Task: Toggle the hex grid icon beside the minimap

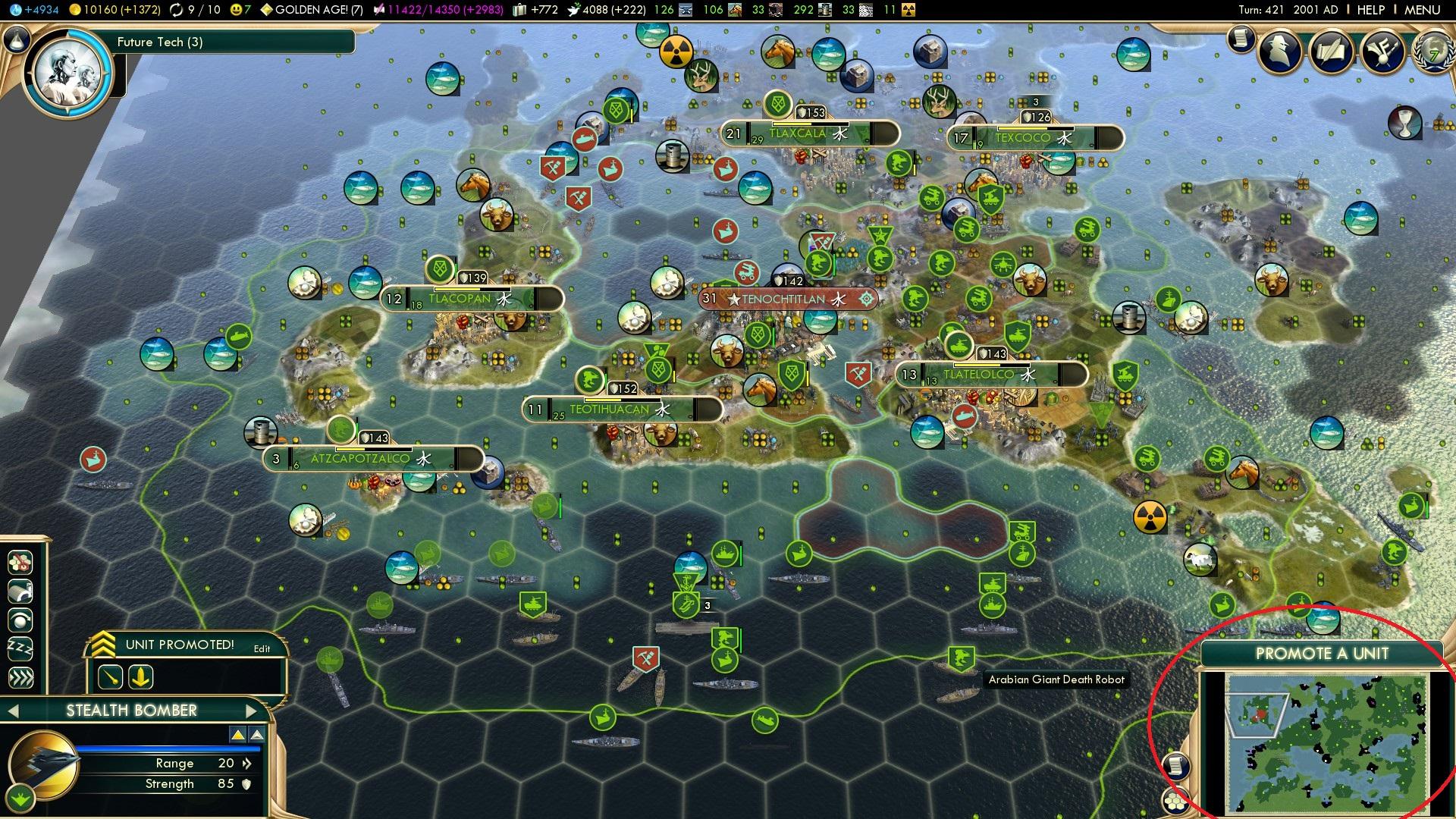Action: (x=1176, y=802)
